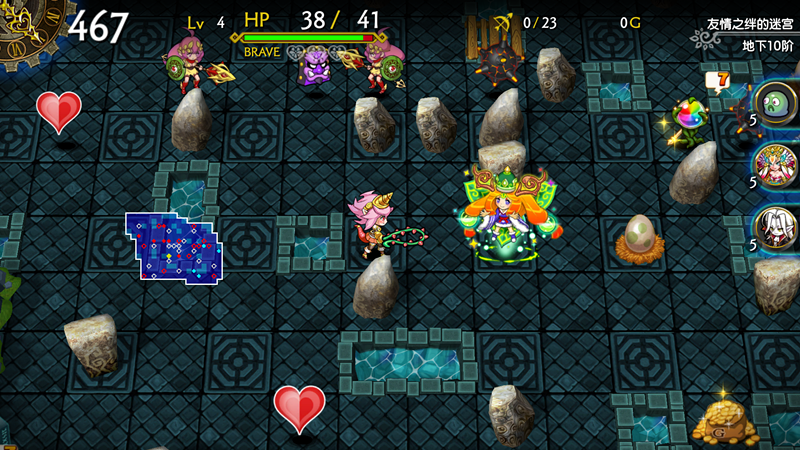Select the green slime ally portrait
Screen dimensions: 800x450
(x=777, y=103)
